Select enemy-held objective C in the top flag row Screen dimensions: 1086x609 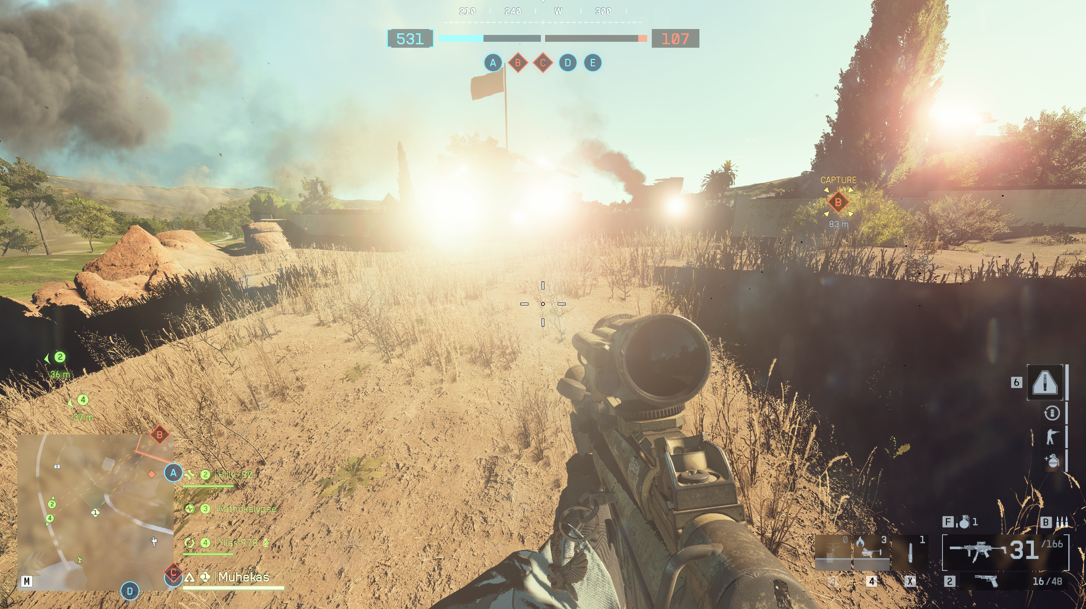pos(543,63)
